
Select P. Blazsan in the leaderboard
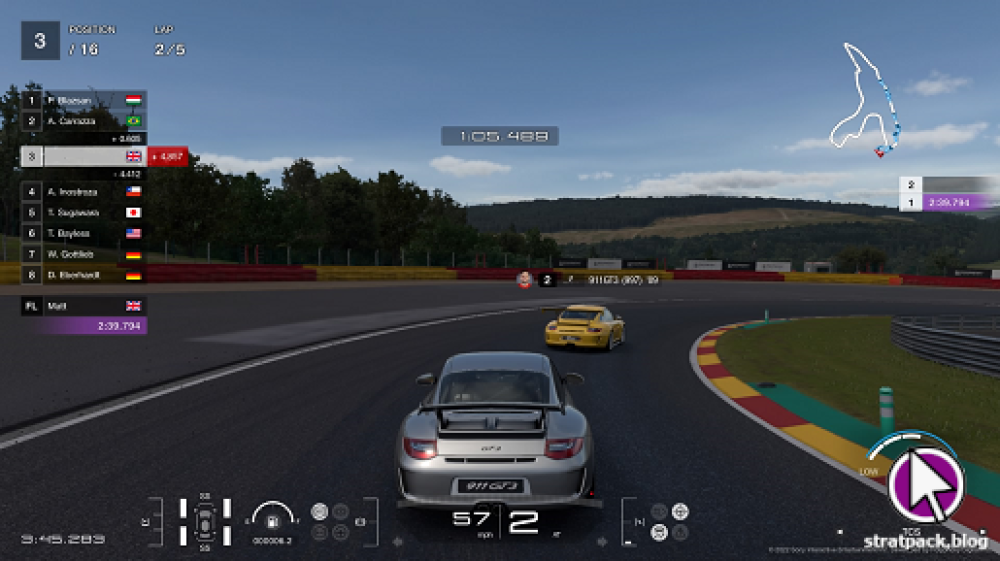click(x=84, y=101)
